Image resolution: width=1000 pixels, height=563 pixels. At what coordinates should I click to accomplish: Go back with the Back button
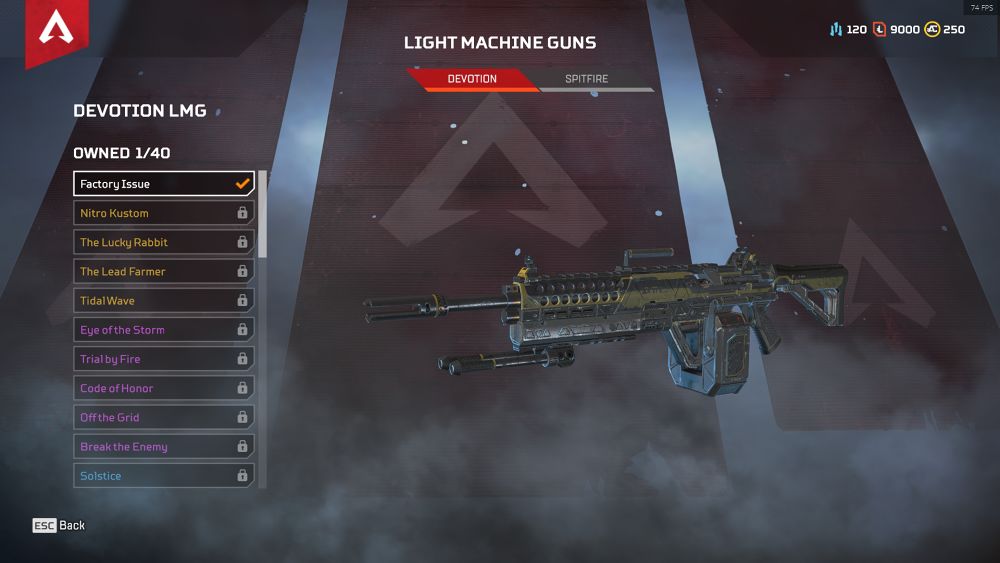(x=59, y=525)
